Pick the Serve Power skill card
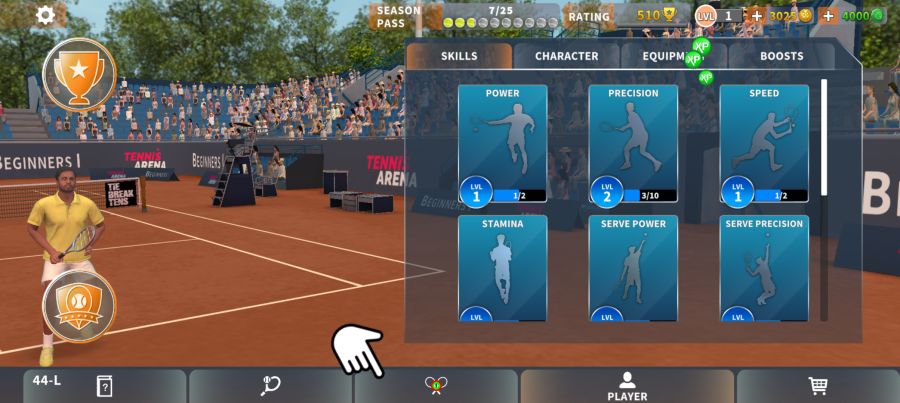The width and height of the screenshot is (900, 403). pyautogui.click(x=633, y=268)
